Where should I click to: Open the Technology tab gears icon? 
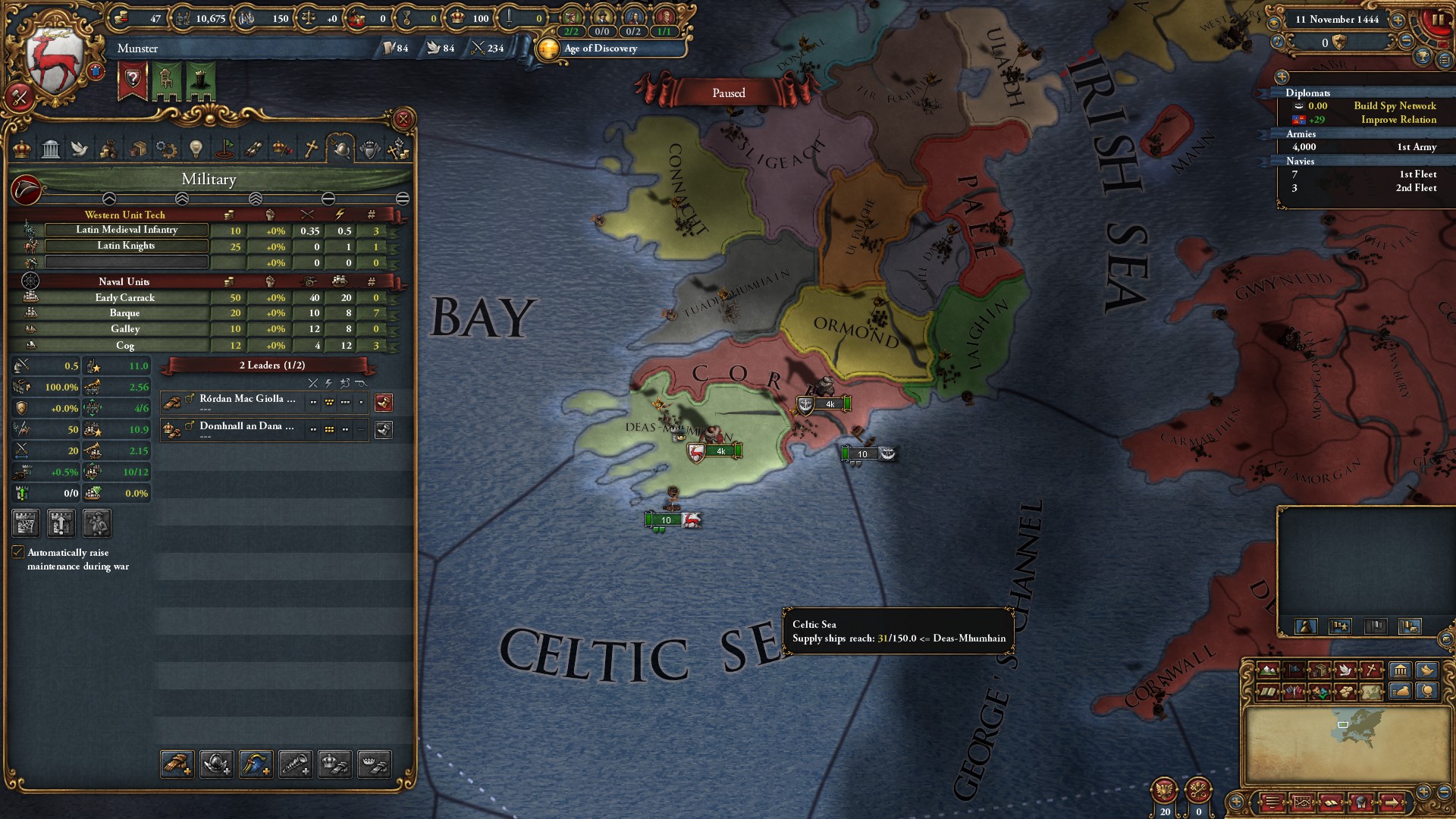point(167,149)
